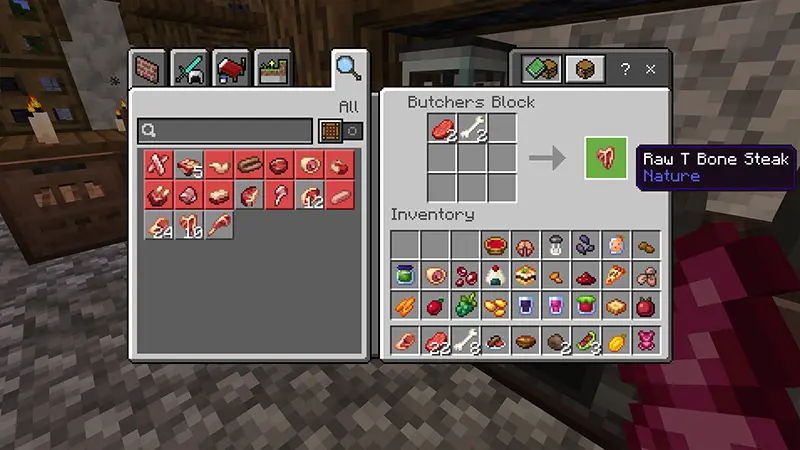Pick up the bone in the crafting grid
Screen dimensions: 800x450
[472, 128]
